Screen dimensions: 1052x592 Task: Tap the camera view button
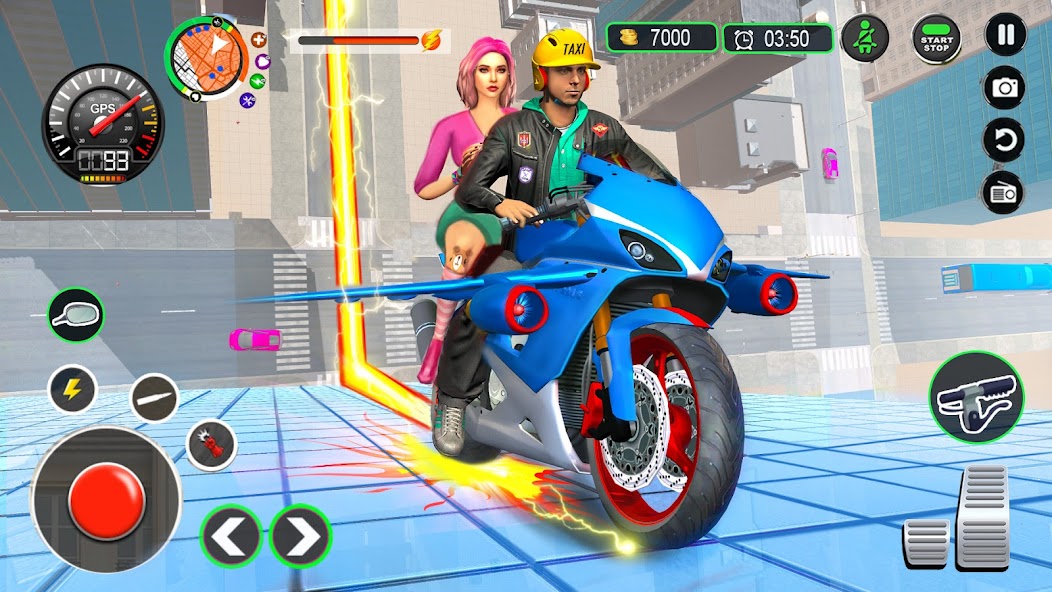pyautogui.click(x=1005, y=88)
